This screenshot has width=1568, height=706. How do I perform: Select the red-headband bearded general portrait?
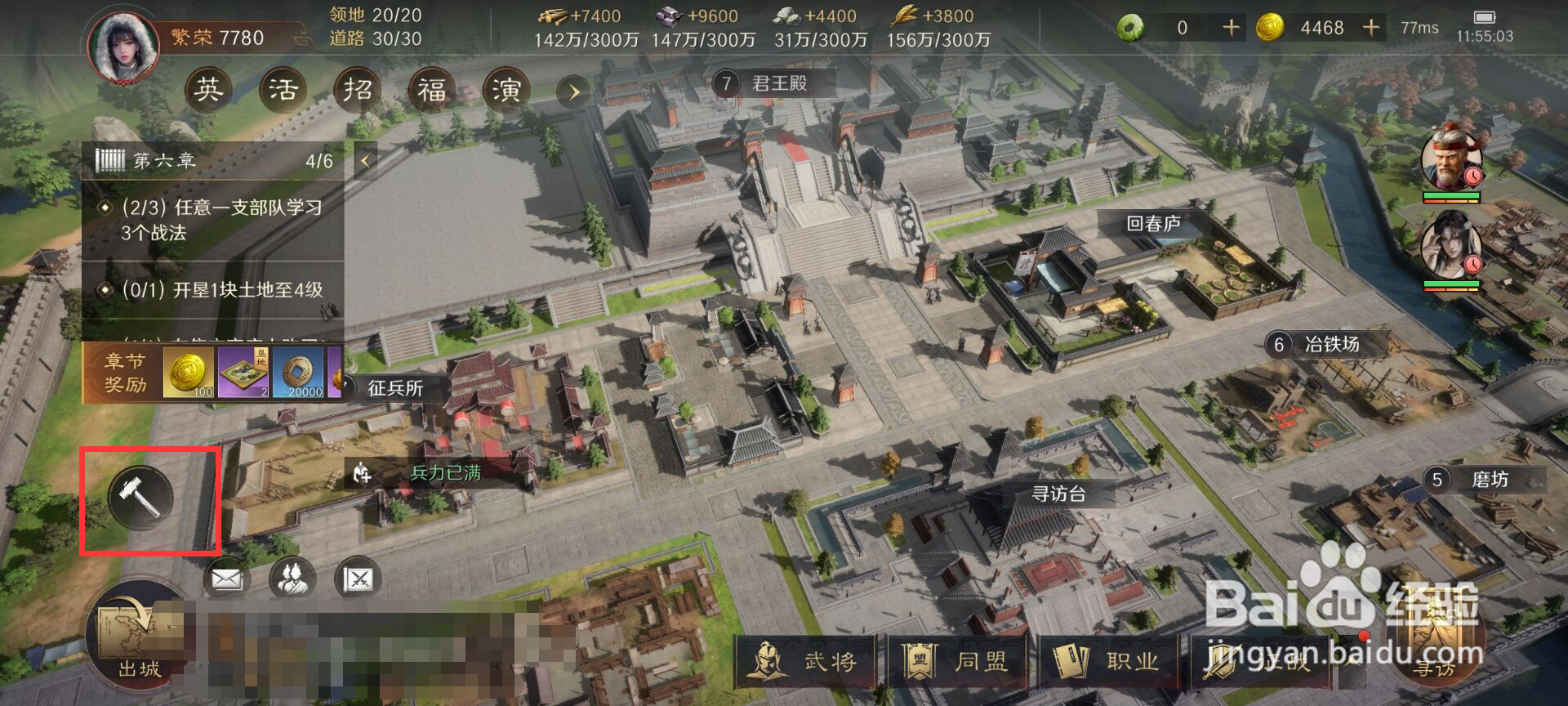coord(1451,159)
